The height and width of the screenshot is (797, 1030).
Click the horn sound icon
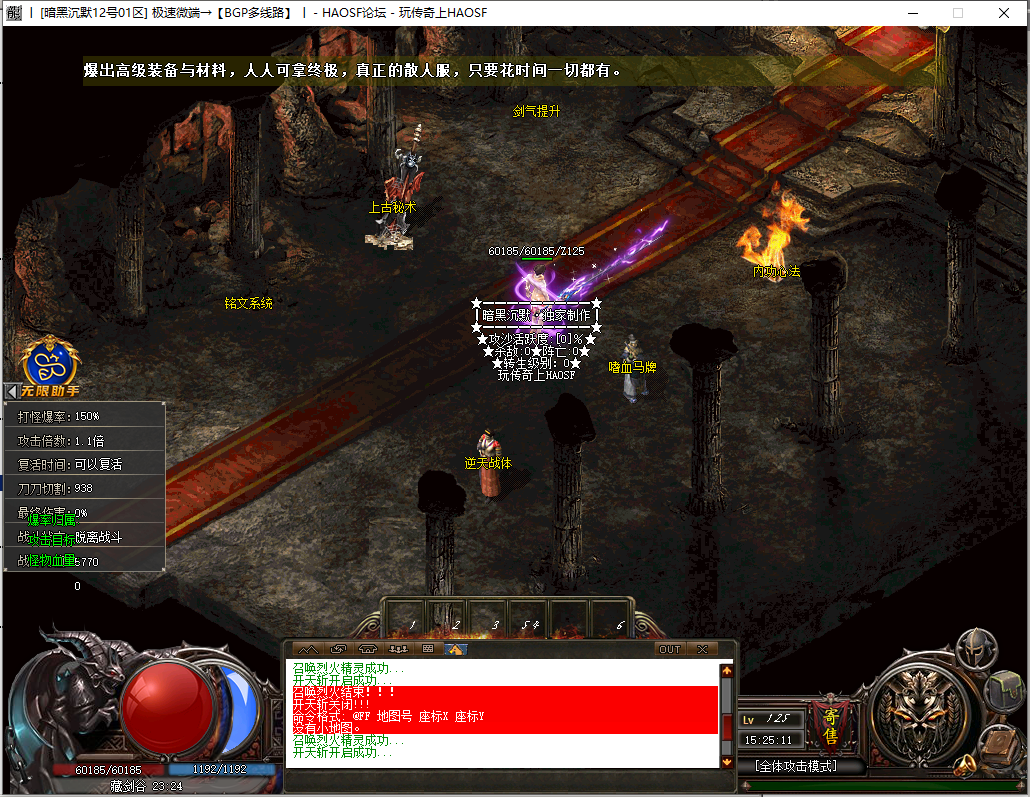966,767
